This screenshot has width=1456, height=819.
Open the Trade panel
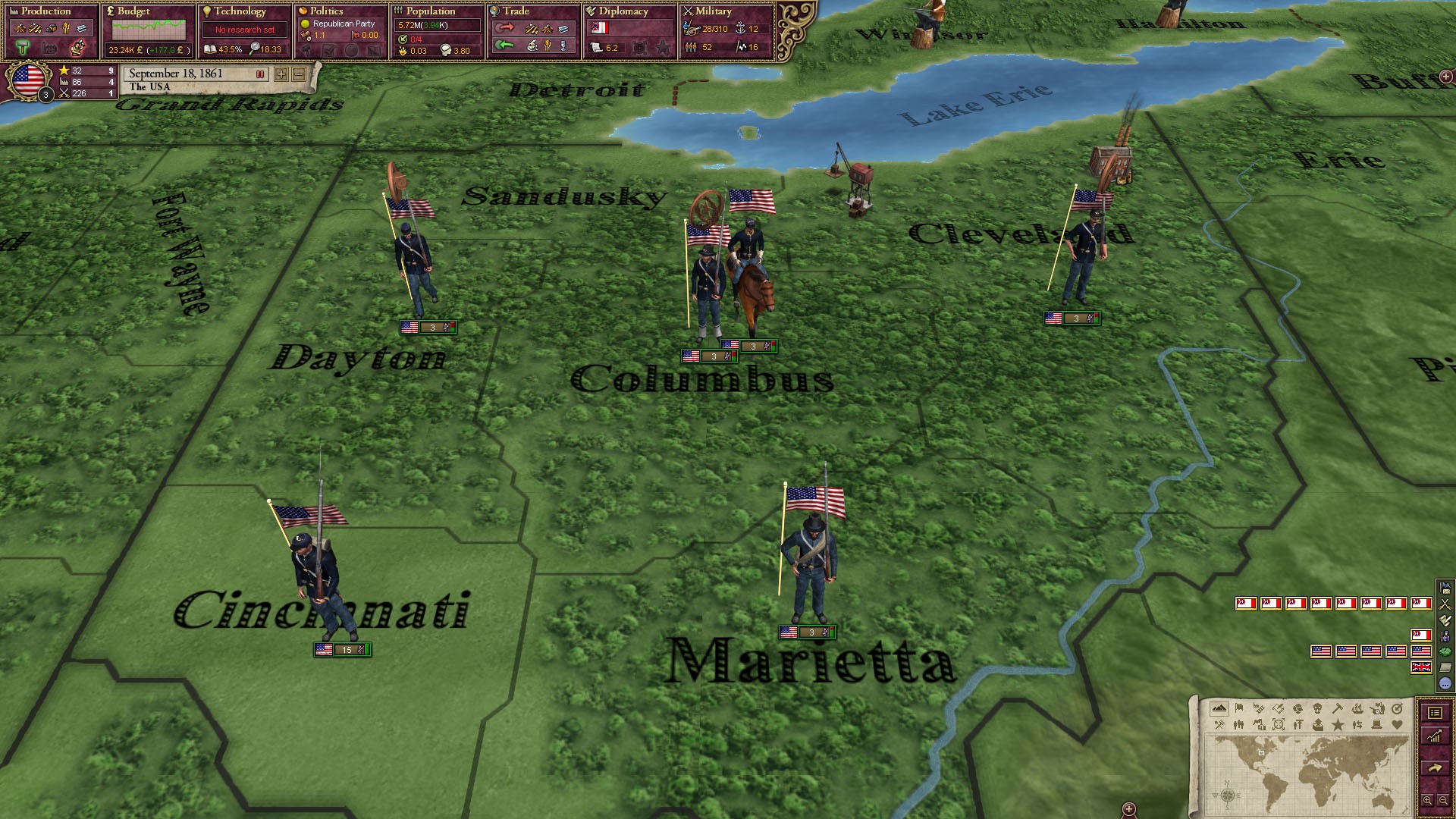516,11
